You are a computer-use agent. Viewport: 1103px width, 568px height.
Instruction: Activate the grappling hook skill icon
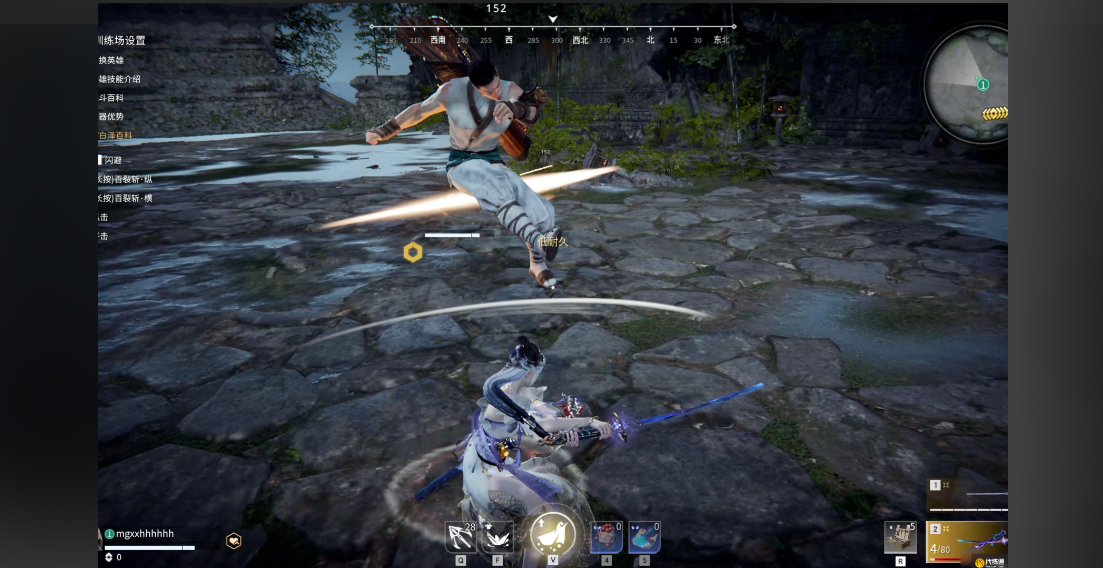[461, 537]
